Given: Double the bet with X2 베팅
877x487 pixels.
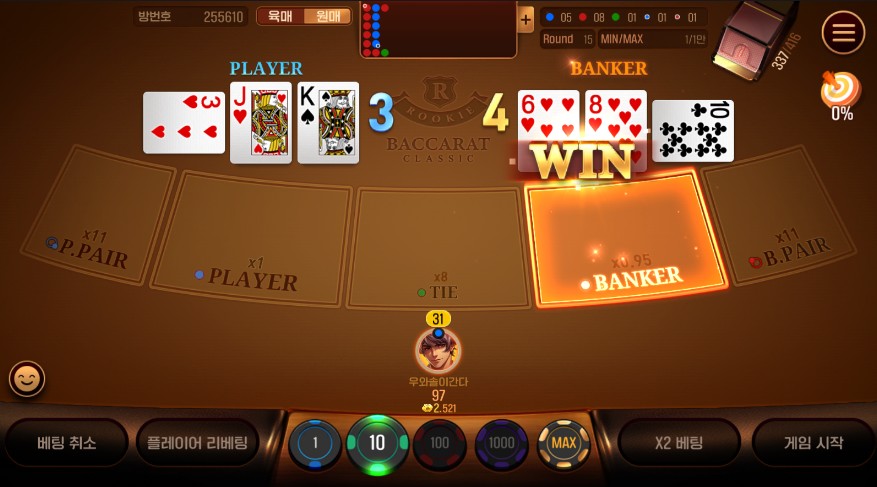Looking at the screenshot, I should tap(678, 443).
